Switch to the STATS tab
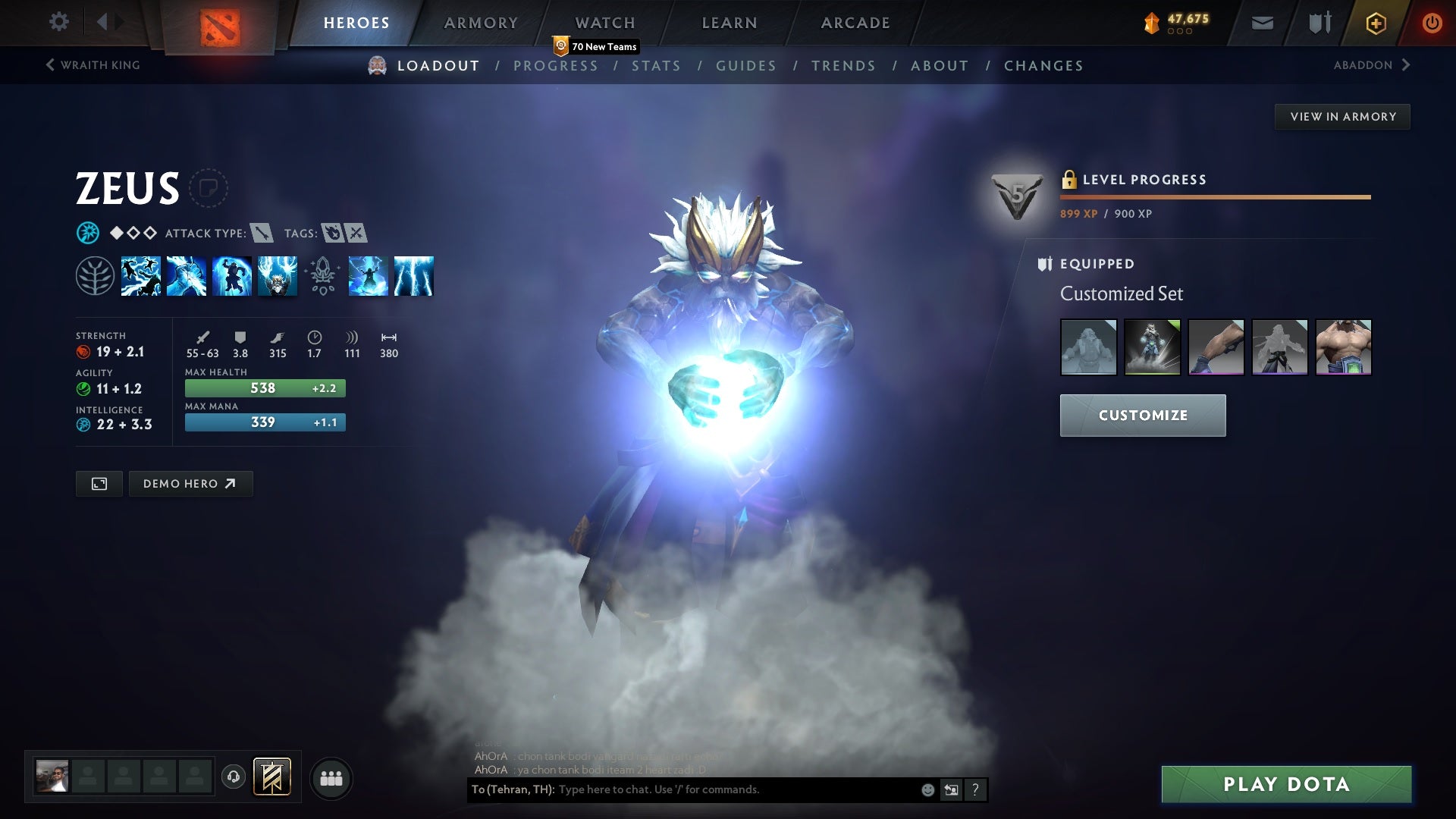This screenshot has width=1456, height=819. 657,66
